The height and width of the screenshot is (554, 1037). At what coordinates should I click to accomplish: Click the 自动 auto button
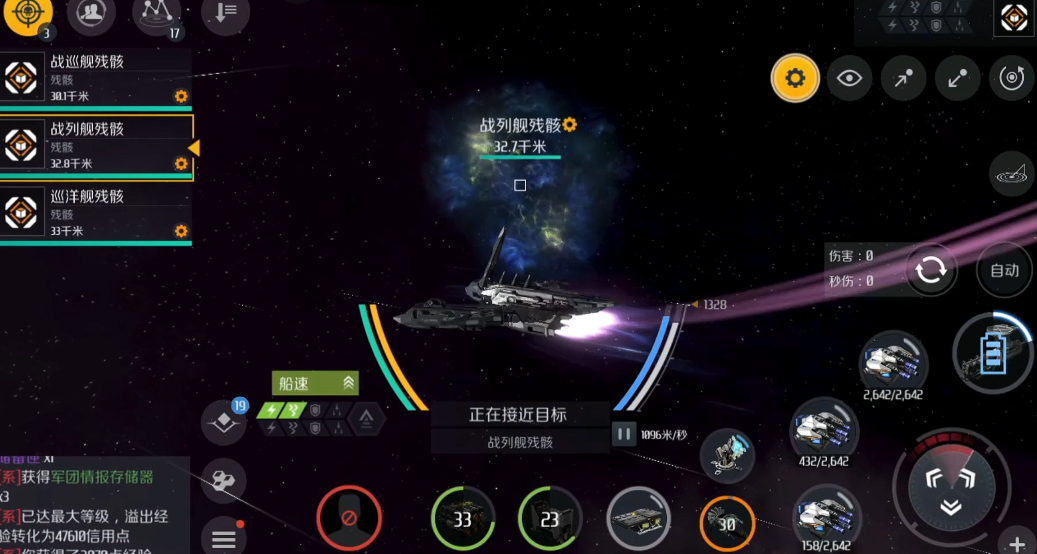click(x=1004, y=270)
